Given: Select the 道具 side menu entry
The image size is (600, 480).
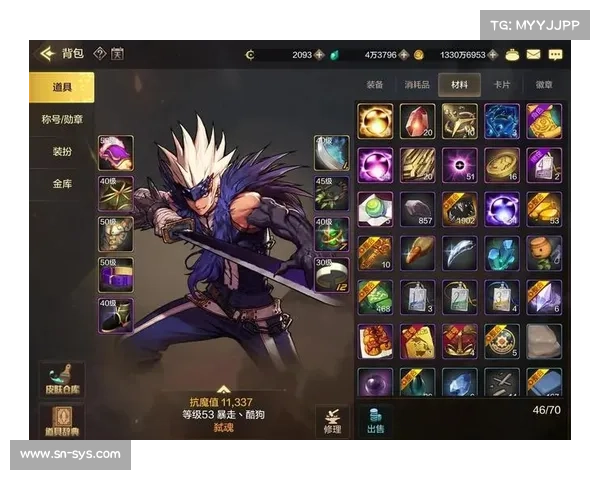Looking at the screenshot, I should [60, 88].
